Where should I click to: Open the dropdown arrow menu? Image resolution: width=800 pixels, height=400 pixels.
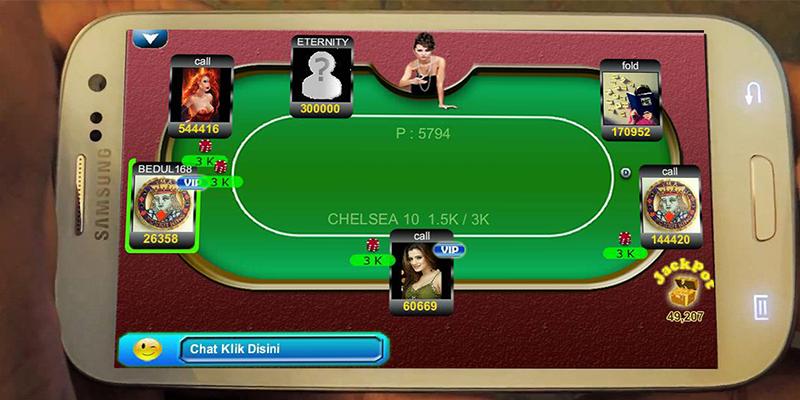(x=151, y=39)
